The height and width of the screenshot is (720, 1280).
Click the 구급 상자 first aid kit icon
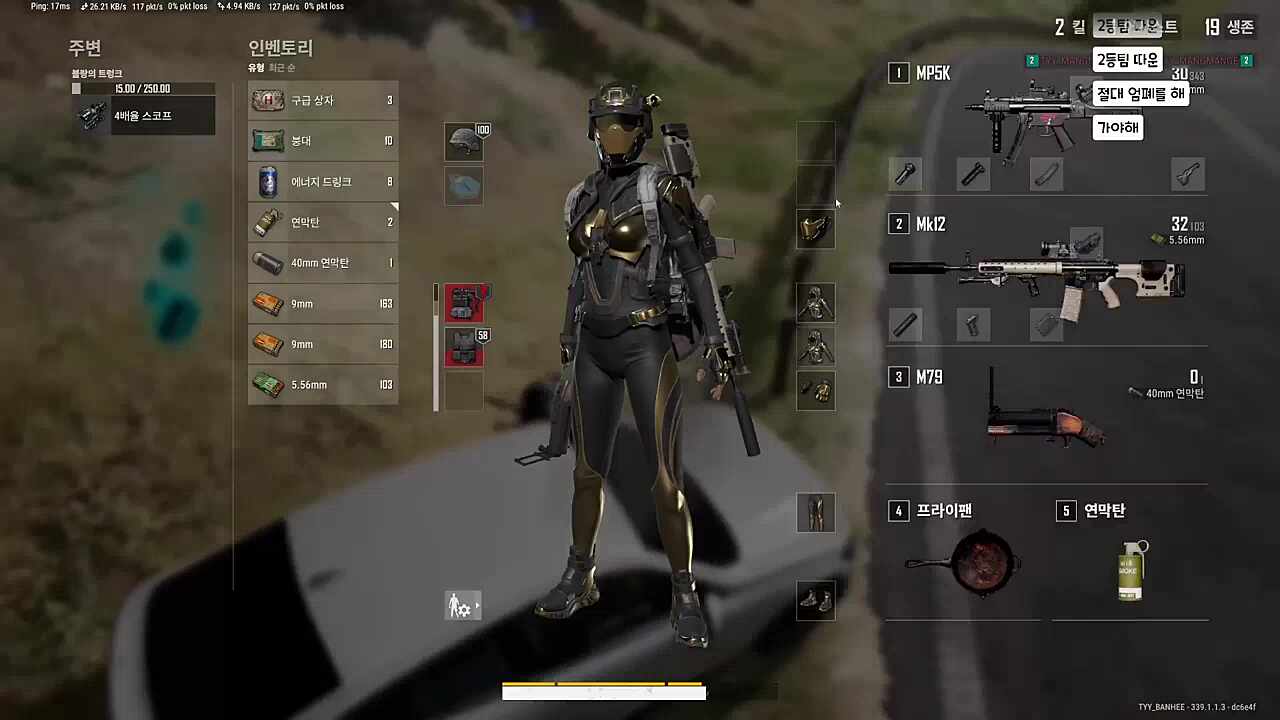267,100
